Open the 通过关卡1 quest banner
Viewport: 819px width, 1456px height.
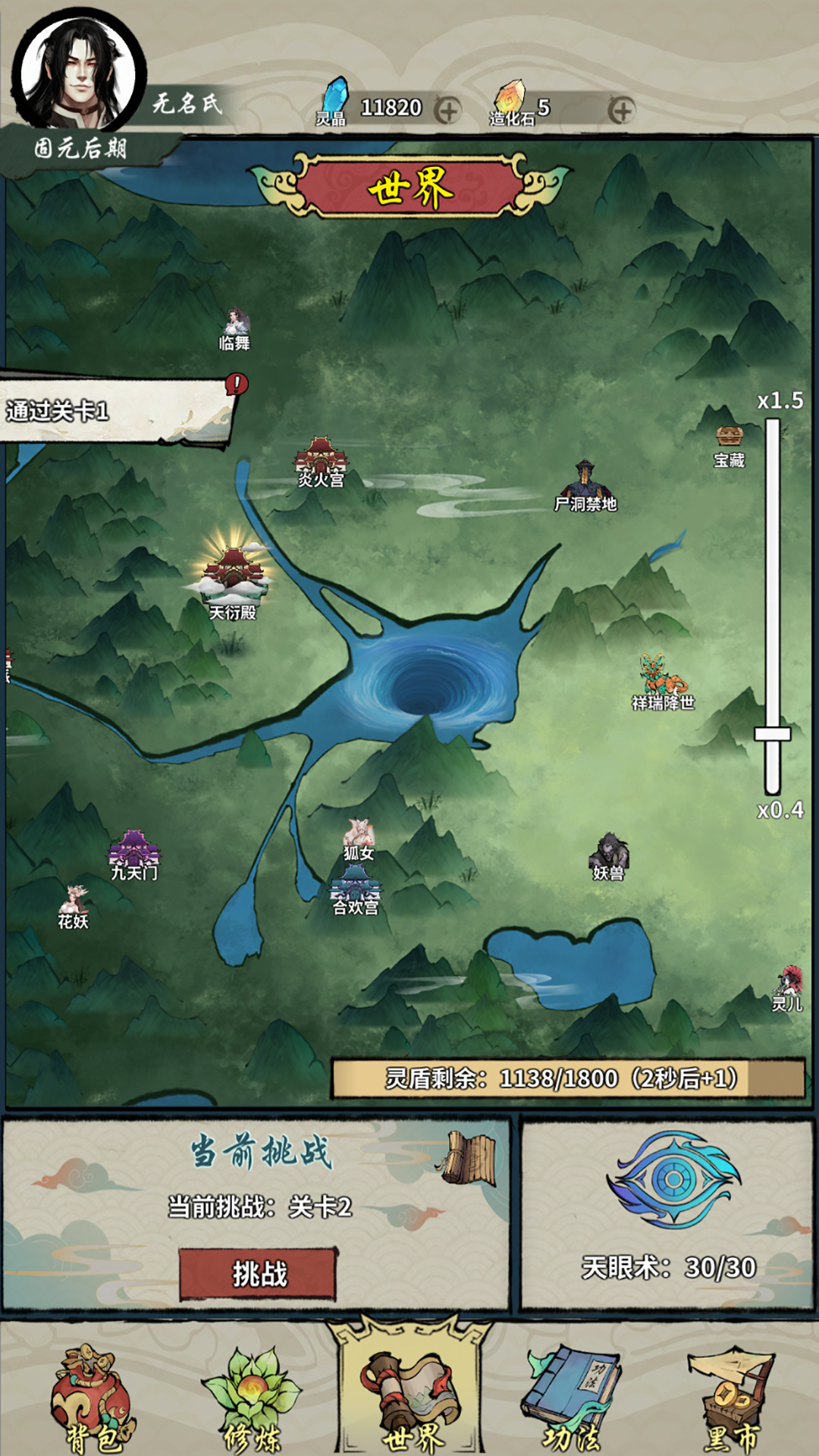pyautogui.click(x=114, y=410)
